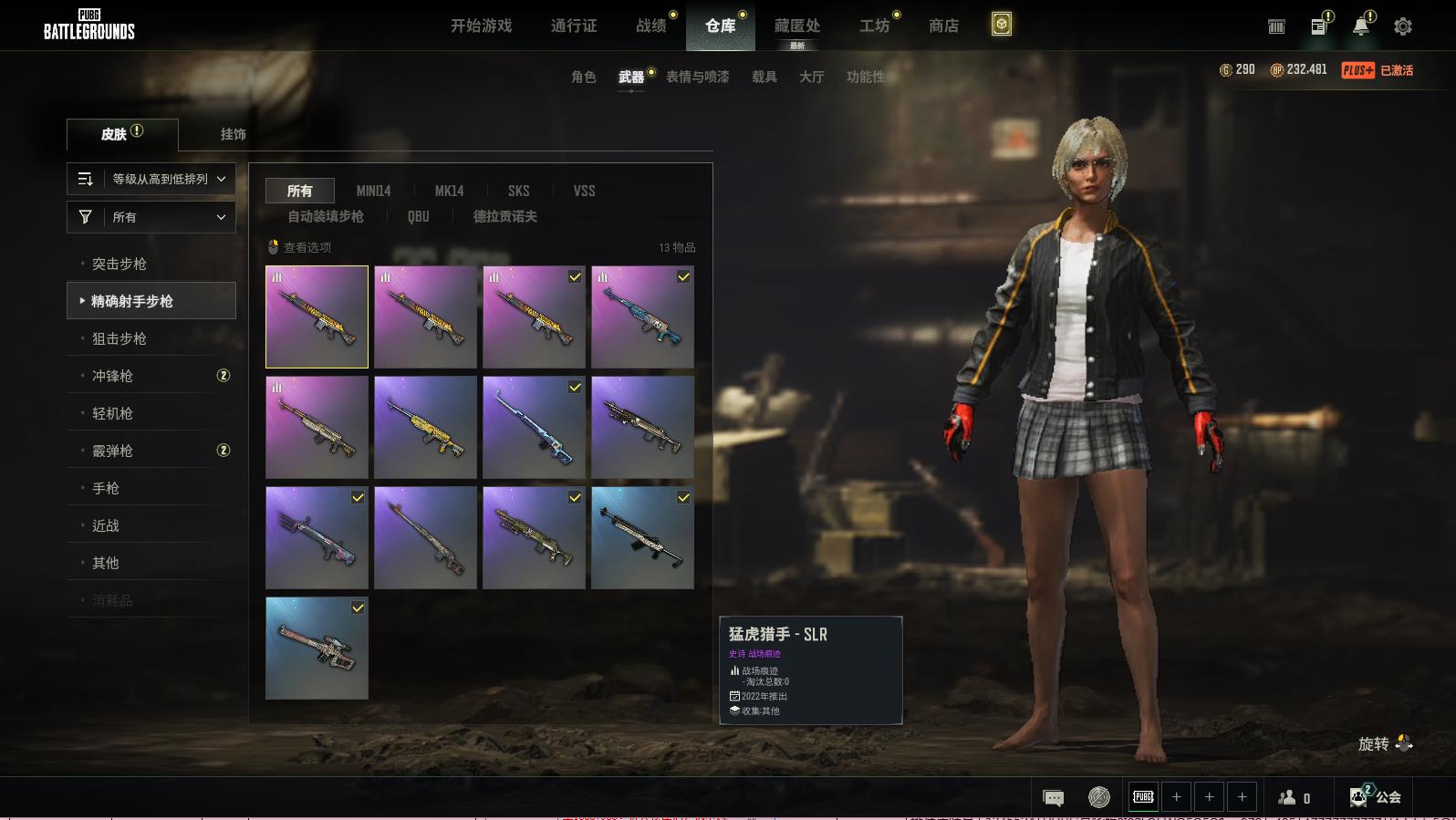
Task: Switch to 角色 character sub-tab
Action: [583, 77]
